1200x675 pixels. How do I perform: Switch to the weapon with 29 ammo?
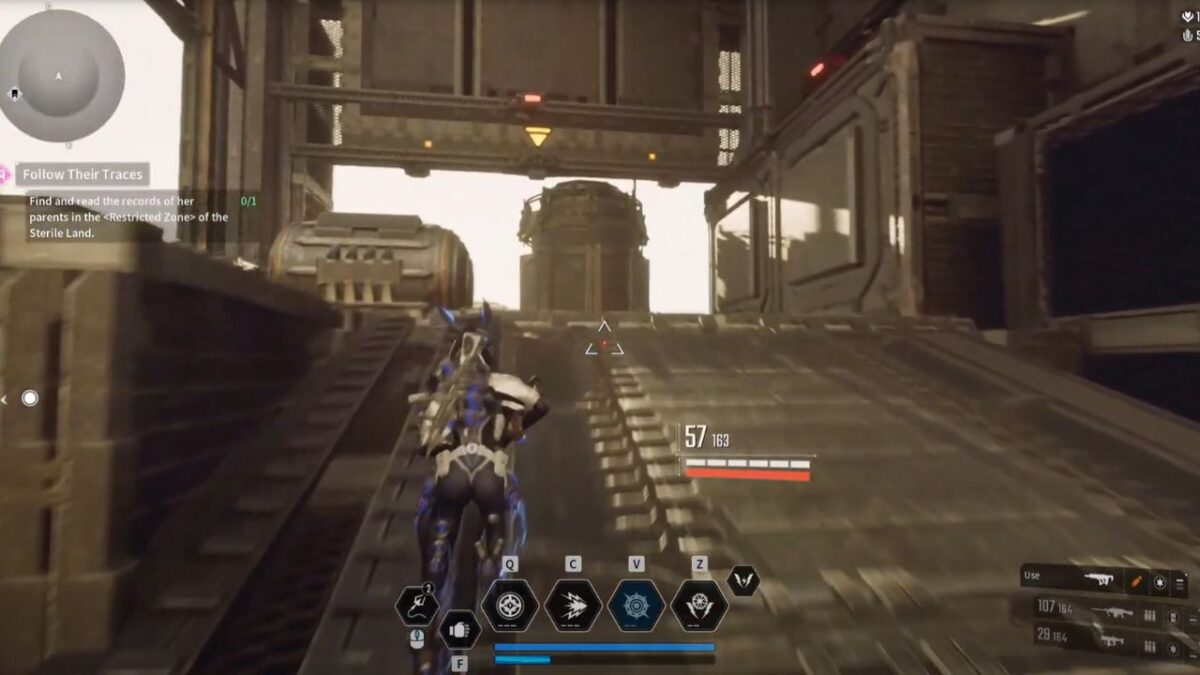pyautogui.click(x=1112, y=642)
